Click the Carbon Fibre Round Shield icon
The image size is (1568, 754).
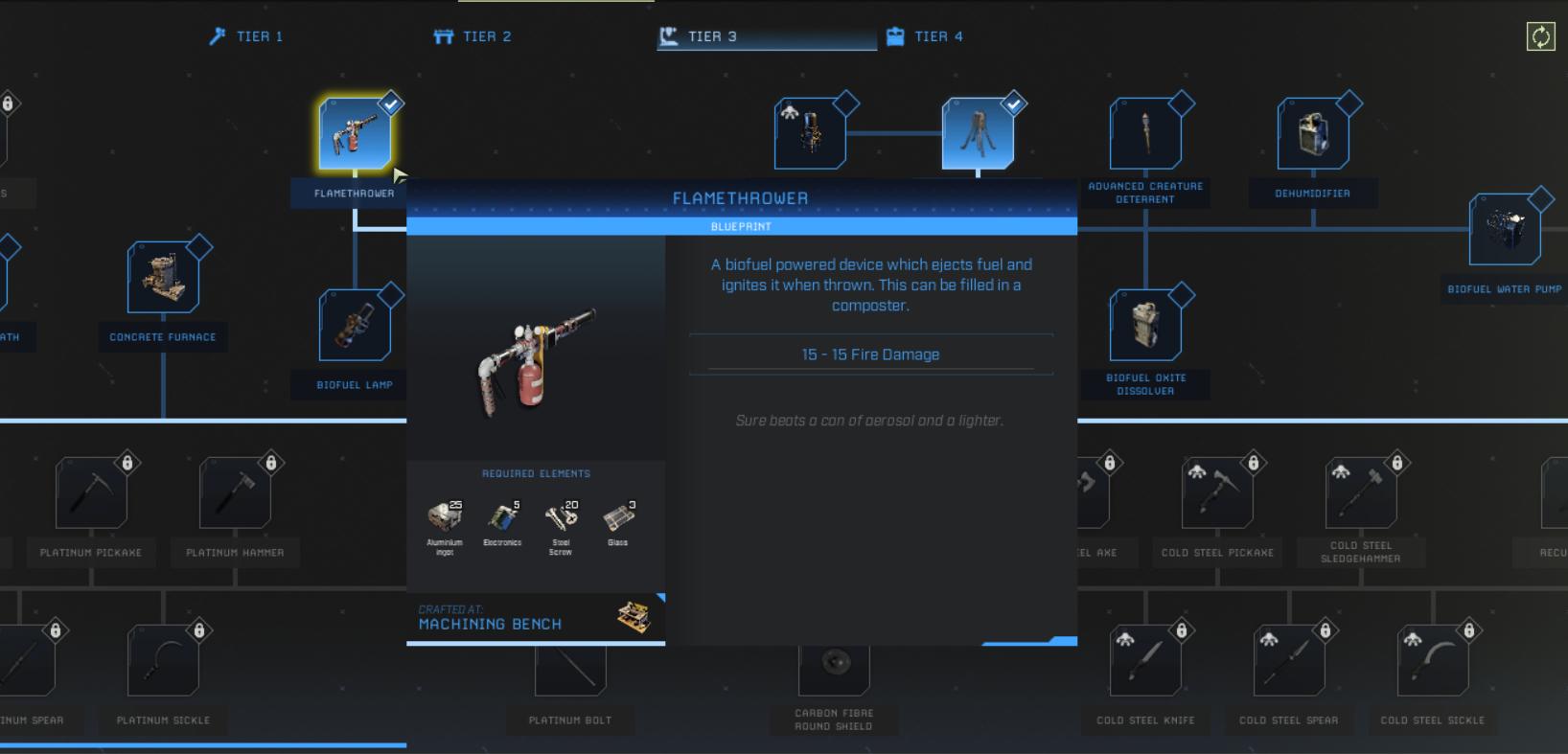click(834, 659)
